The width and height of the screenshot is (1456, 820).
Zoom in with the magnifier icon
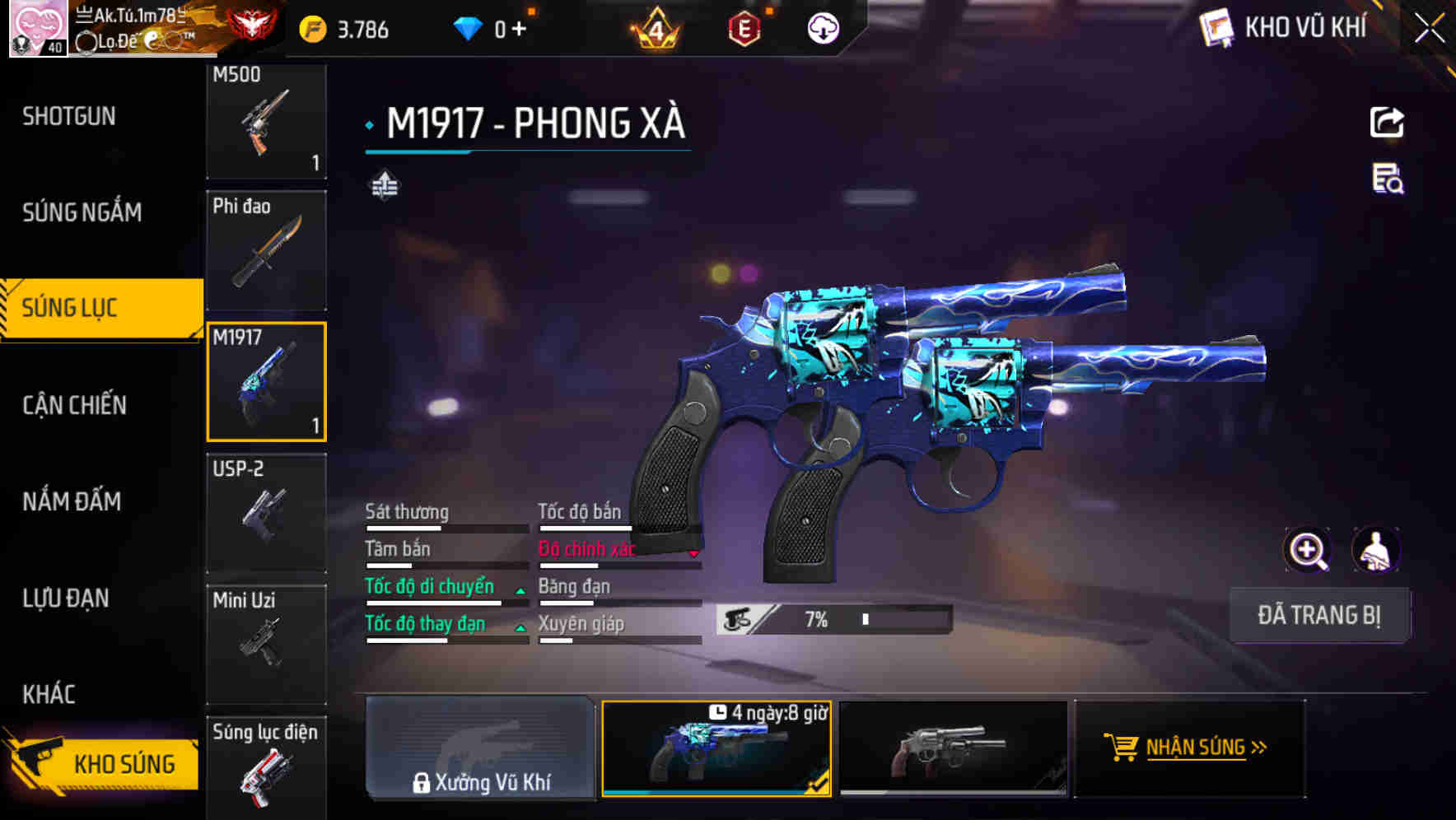tap(1307, 550)
